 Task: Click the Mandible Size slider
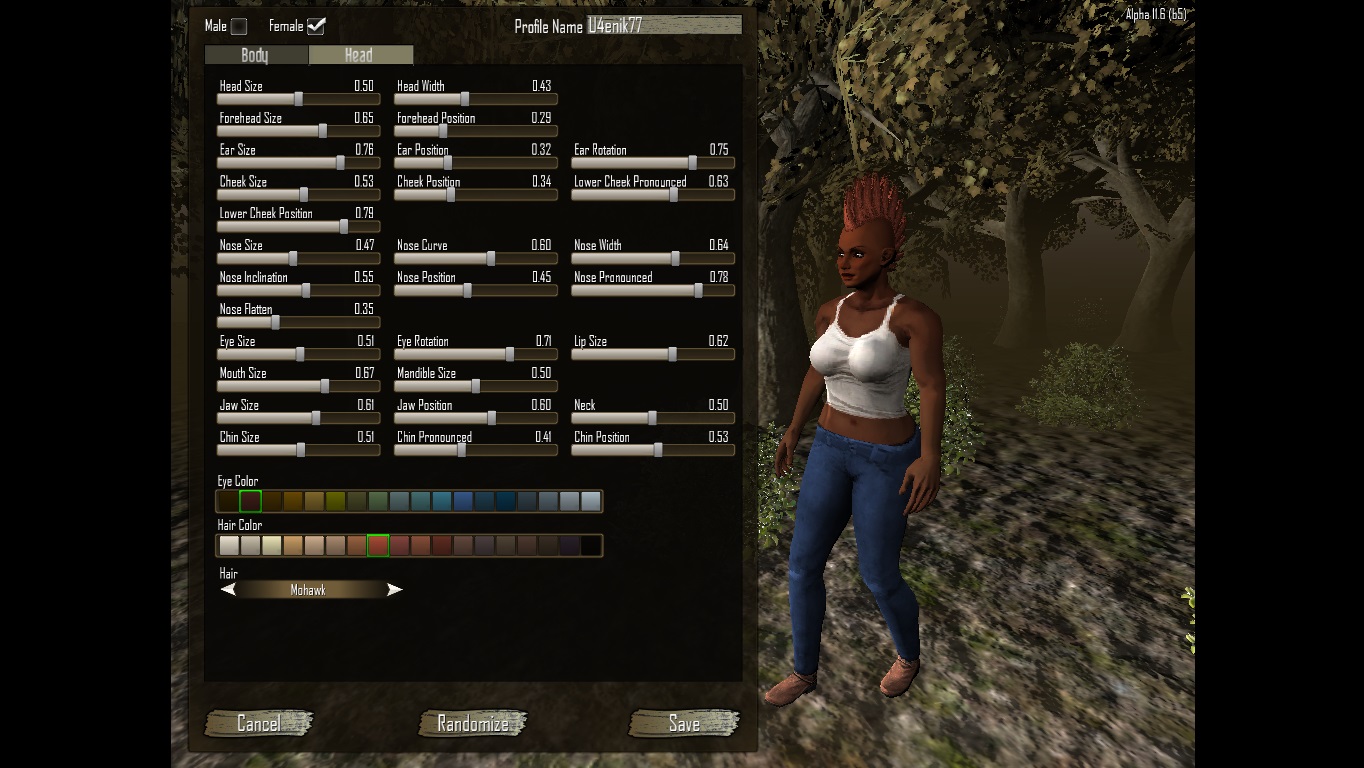pos(475,386)
